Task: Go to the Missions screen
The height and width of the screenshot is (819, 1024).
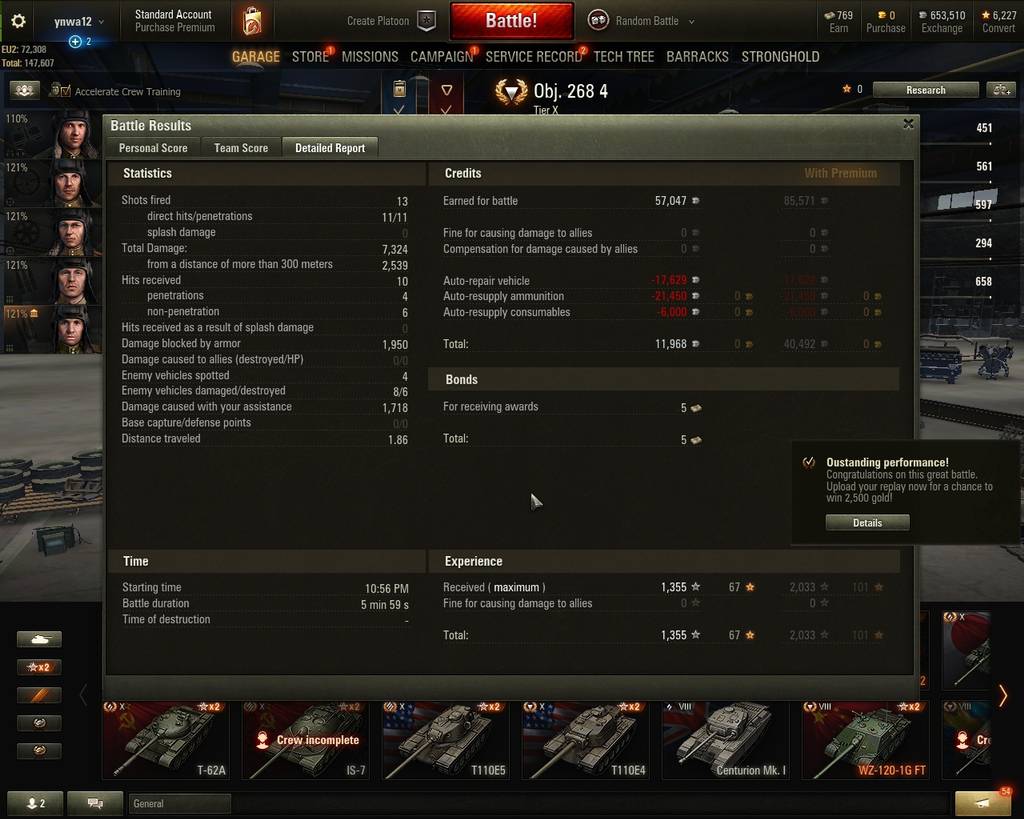Action: [x=370, y=57]
